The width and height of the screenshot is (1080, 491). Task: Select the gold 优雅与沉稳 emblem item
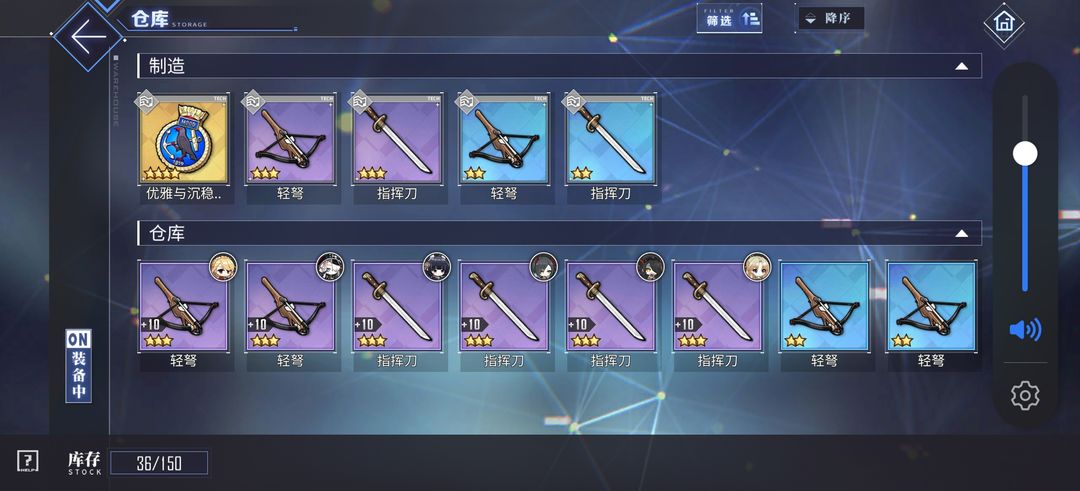tap(183, 141)
